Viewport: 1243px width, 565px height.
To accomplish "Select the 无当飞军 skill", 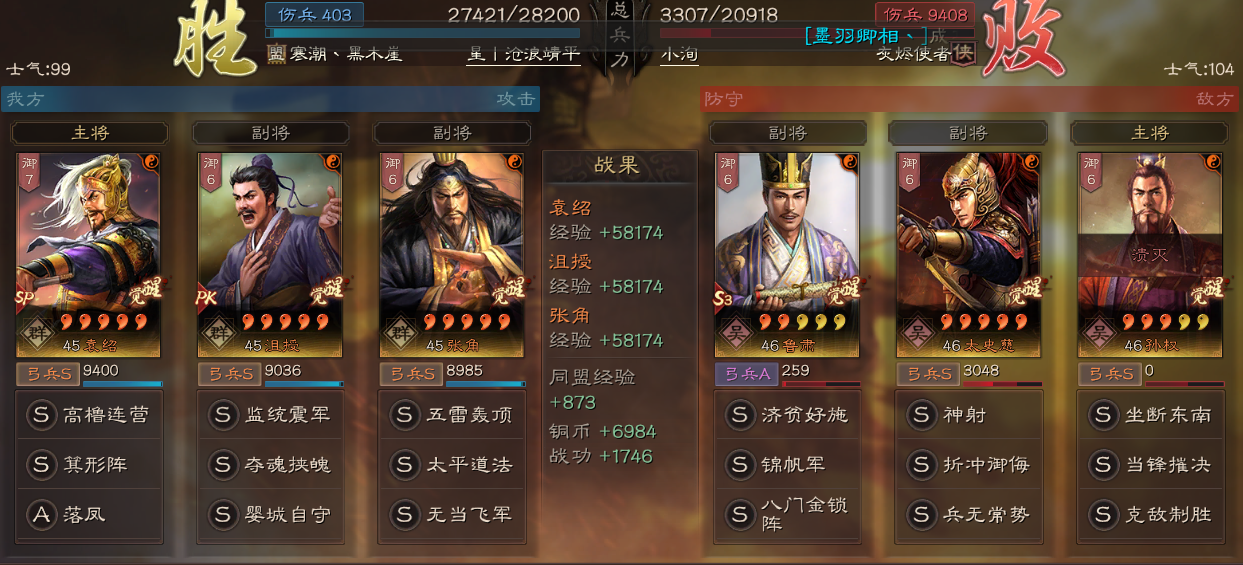I will click(x=452, y=514).
